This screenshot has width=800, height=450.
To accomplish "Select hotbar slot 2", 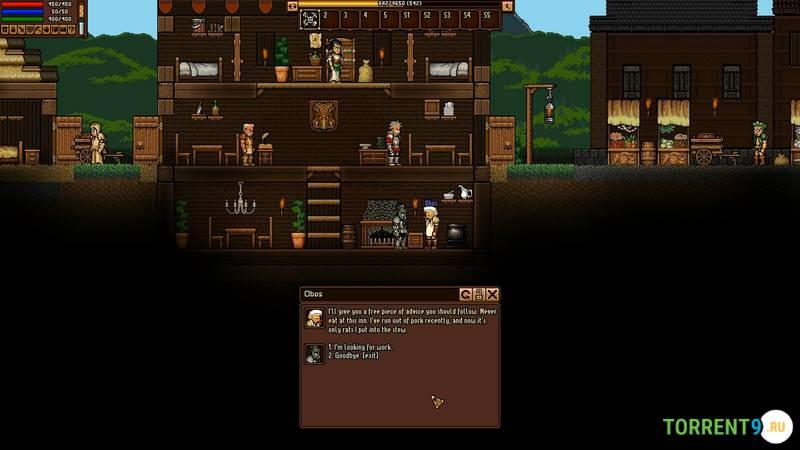I will click(327, 18).
